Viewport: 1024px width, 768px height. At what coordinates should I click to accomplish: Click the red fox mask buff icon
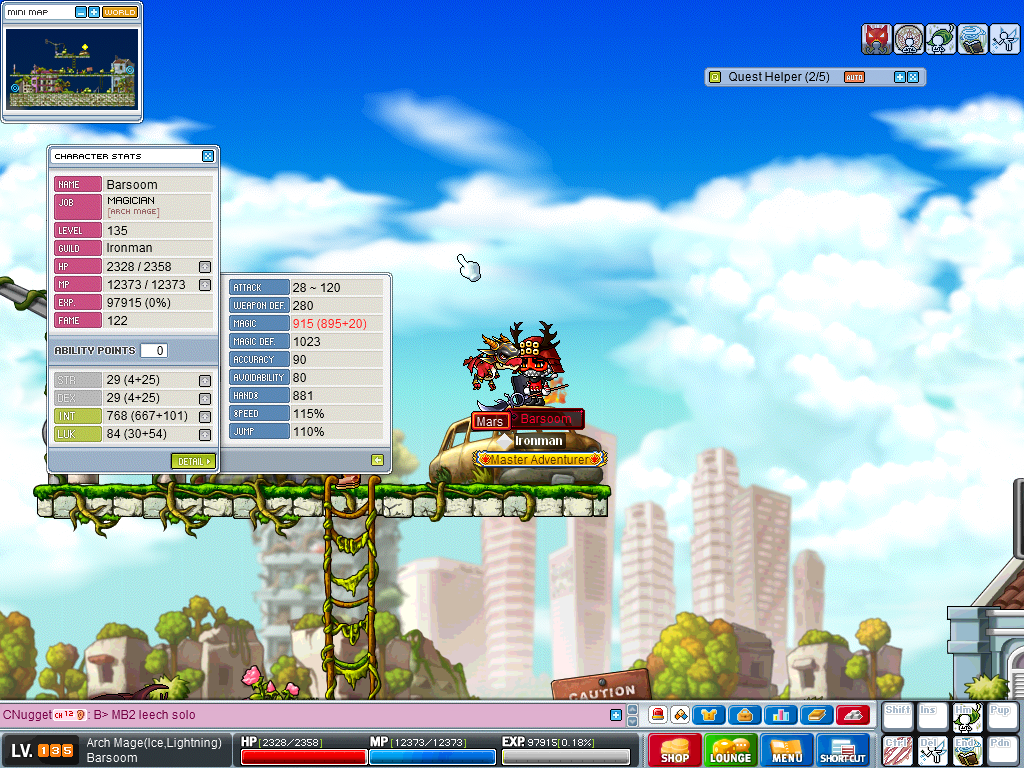coord(876,39)
